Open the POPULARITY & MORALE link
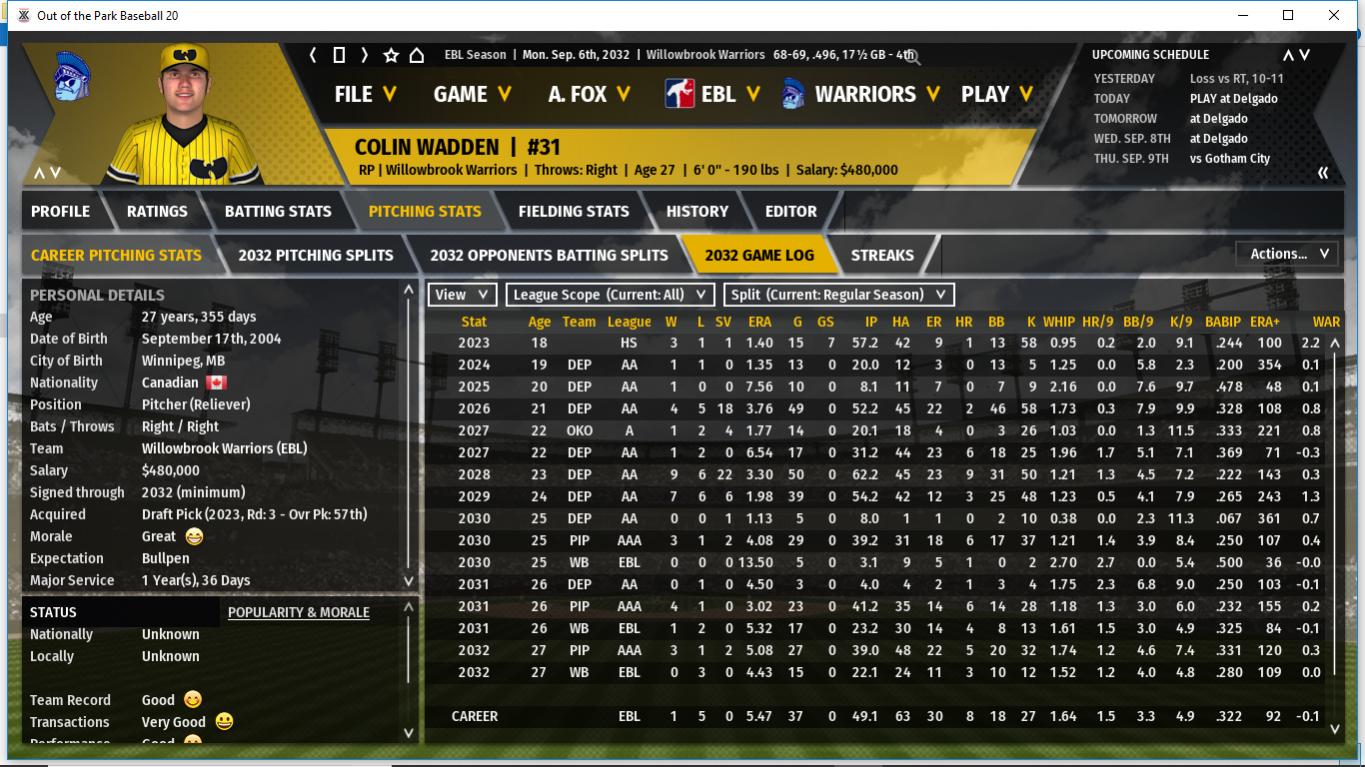The height and width of the screenshot is (767, 1365). (x=298, y=612)
